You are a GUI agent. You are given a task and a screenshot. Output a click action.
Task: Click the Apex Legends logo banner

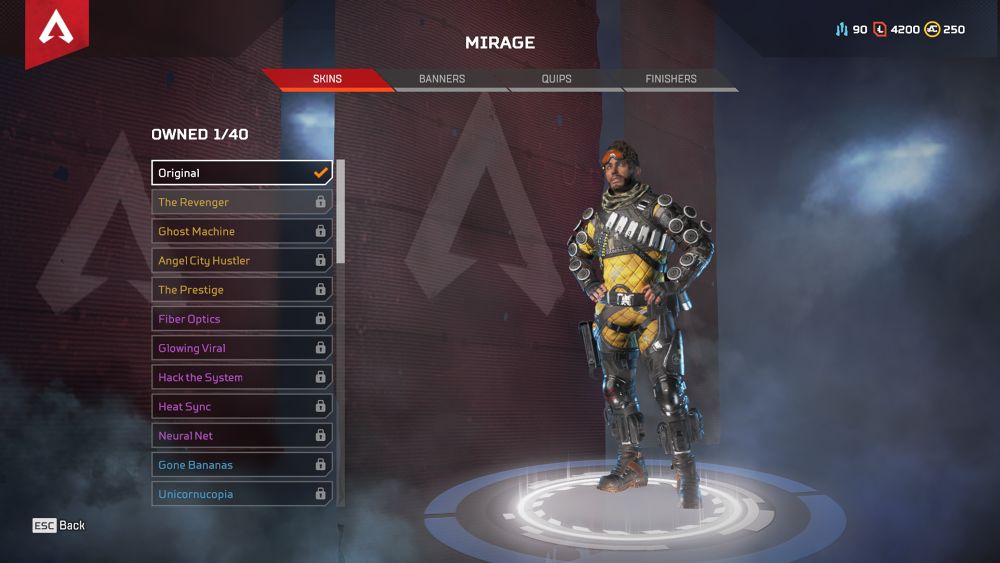[56, 30]
